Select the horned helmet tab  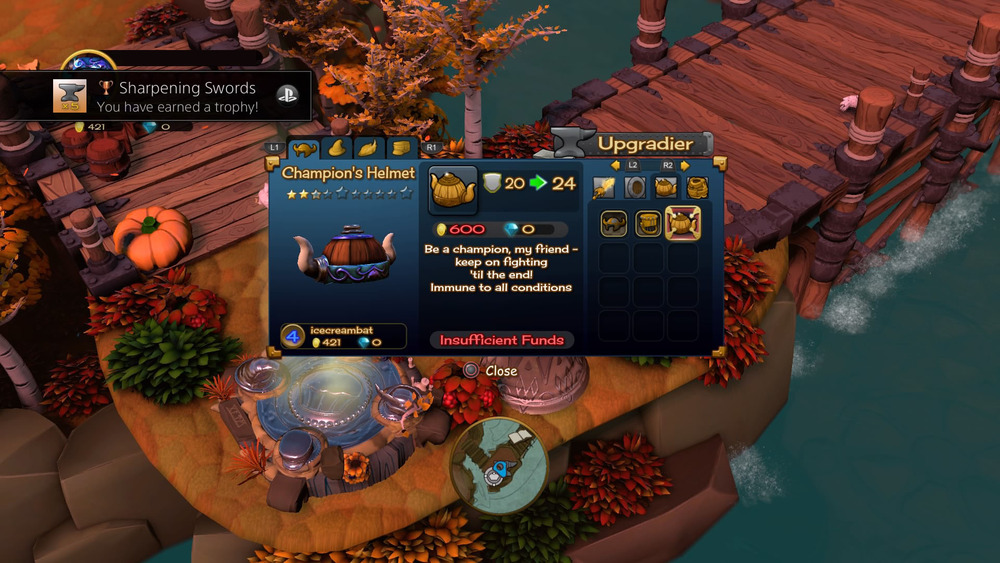click(x=303, y=149)
